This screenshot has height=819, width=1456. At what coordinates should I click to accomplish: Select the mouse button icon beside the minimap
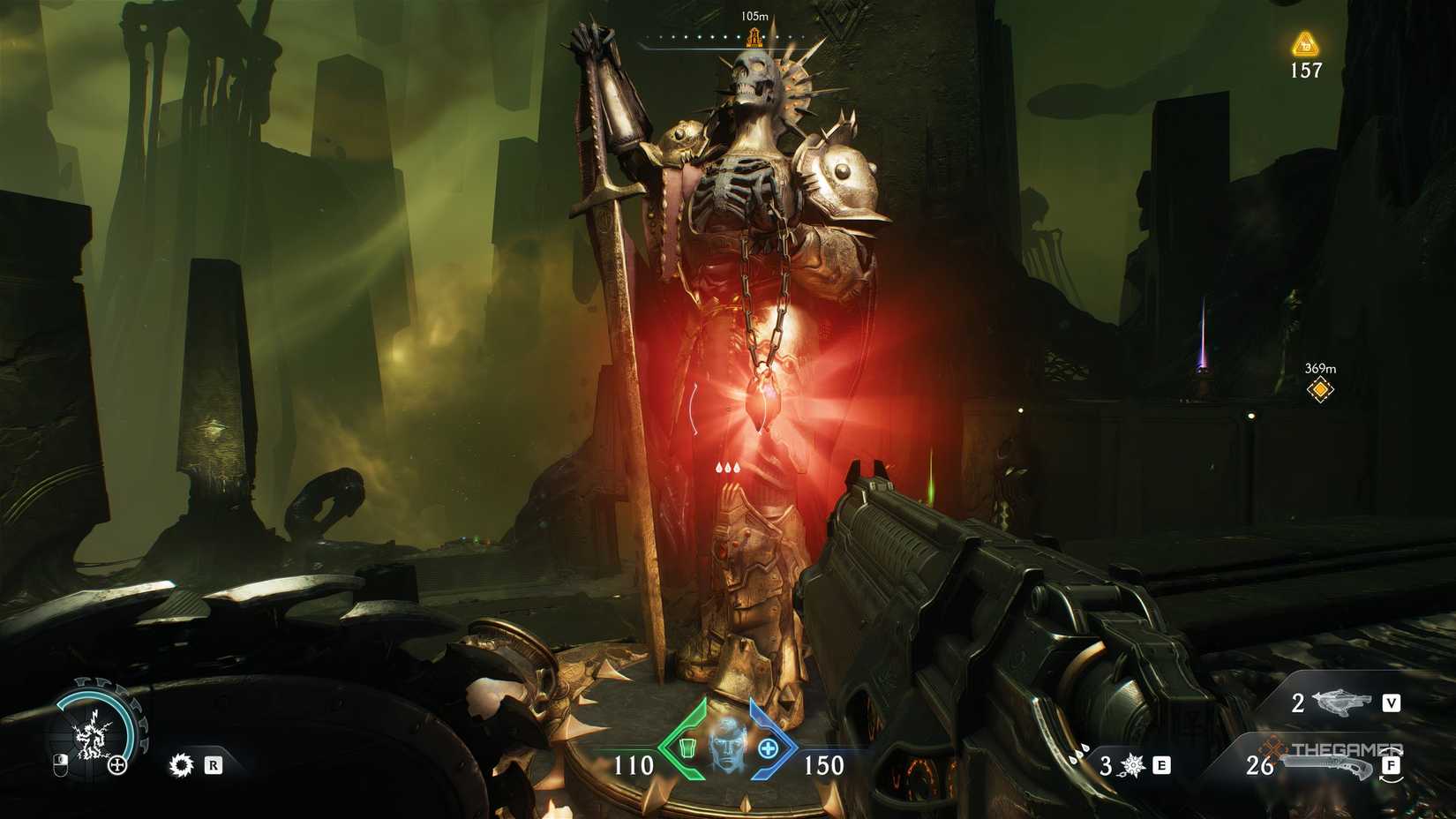tap(60, 765)
